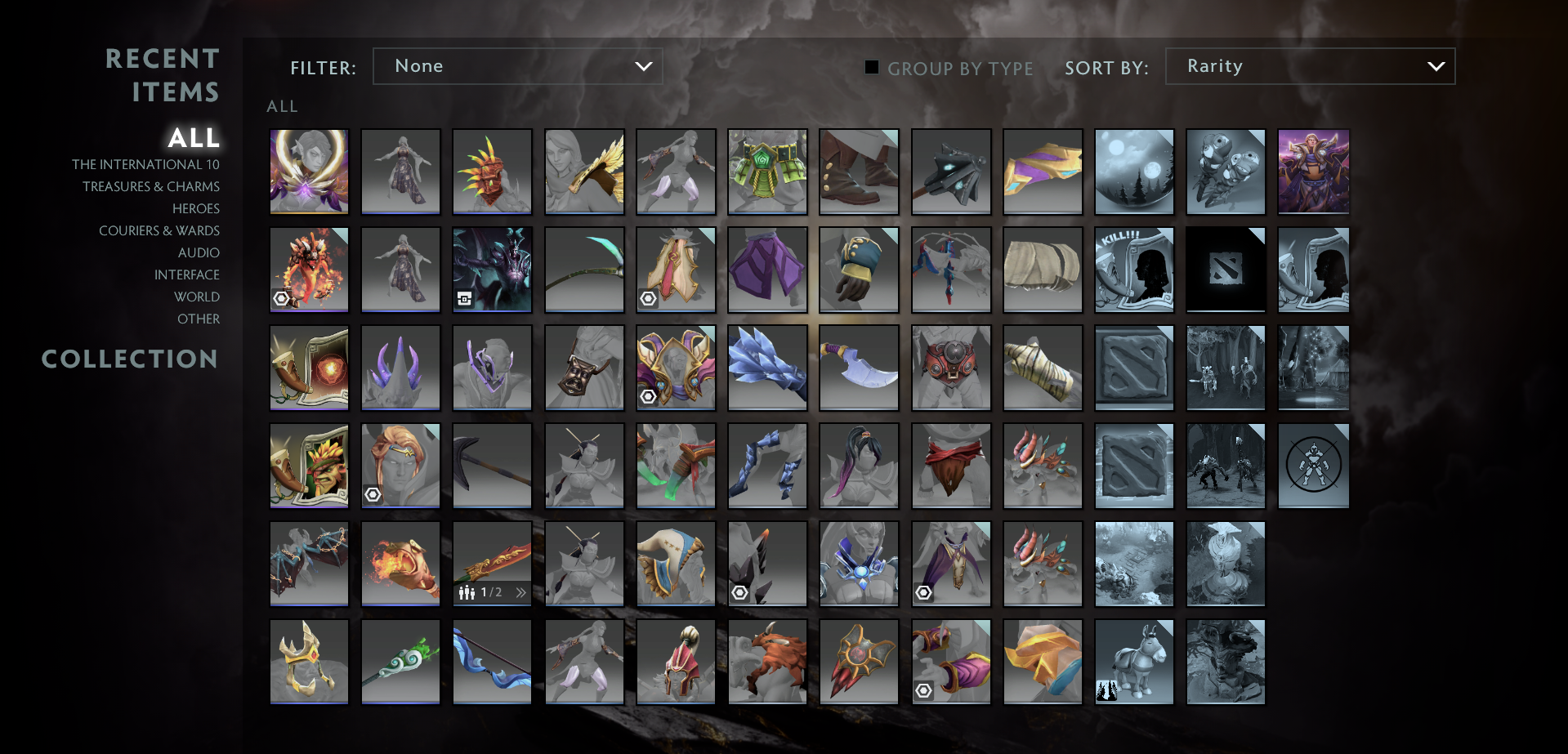Screen dimensions: 1568x754
Task: Open the Filter dropdown
Action: tap(517, 66)
